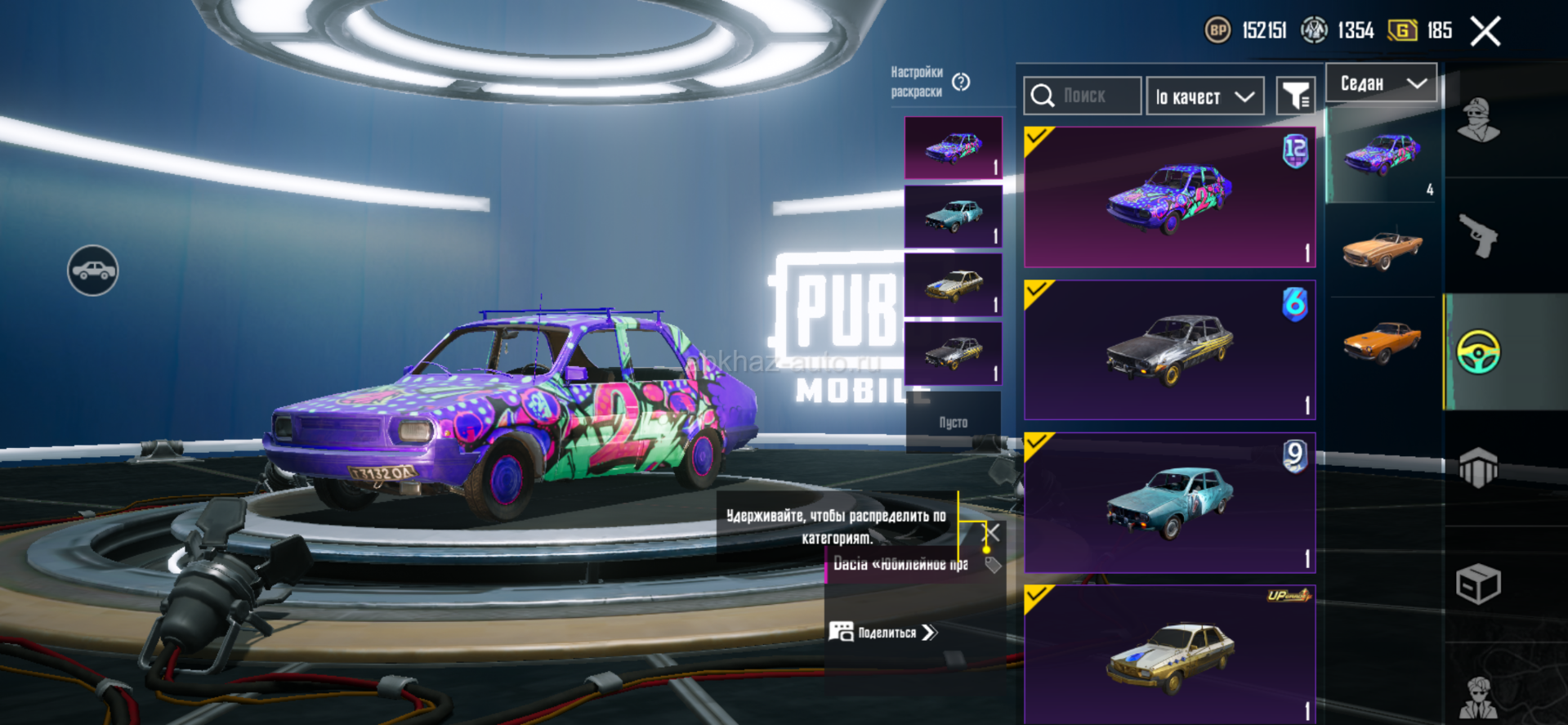Dismiss the hold-to-categorize tooltip

pos(991,533)
